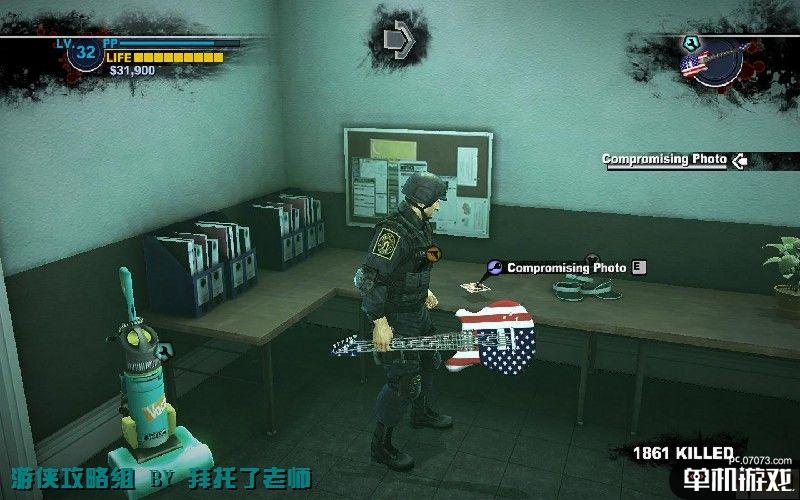Viewport: 800px width, 500px height.
Task: Click the Compromising Photo objective tracker
Action: point(664,159)
